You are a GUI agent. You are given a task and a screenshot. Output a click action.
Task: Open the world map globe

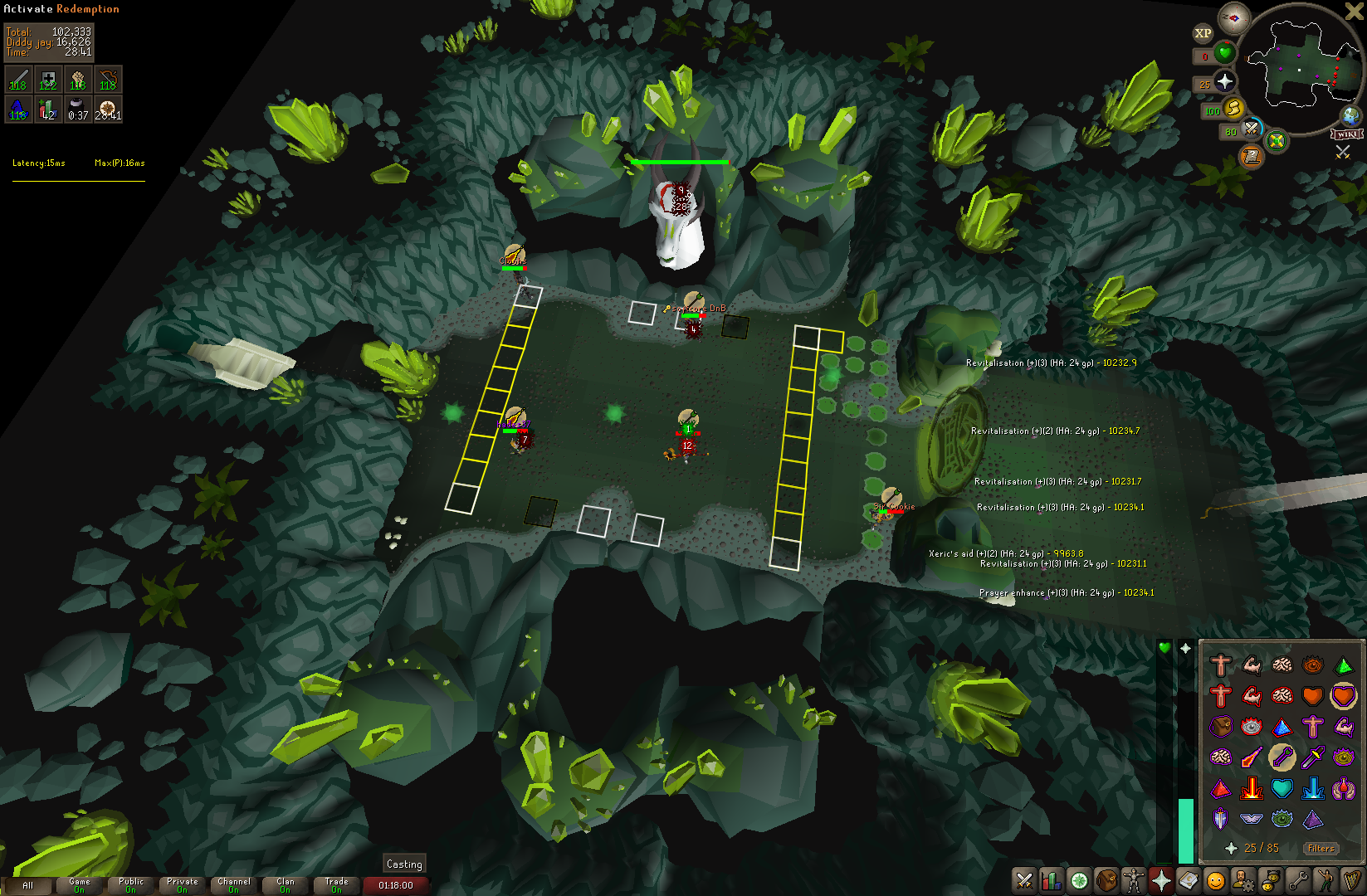point(1351,115)
